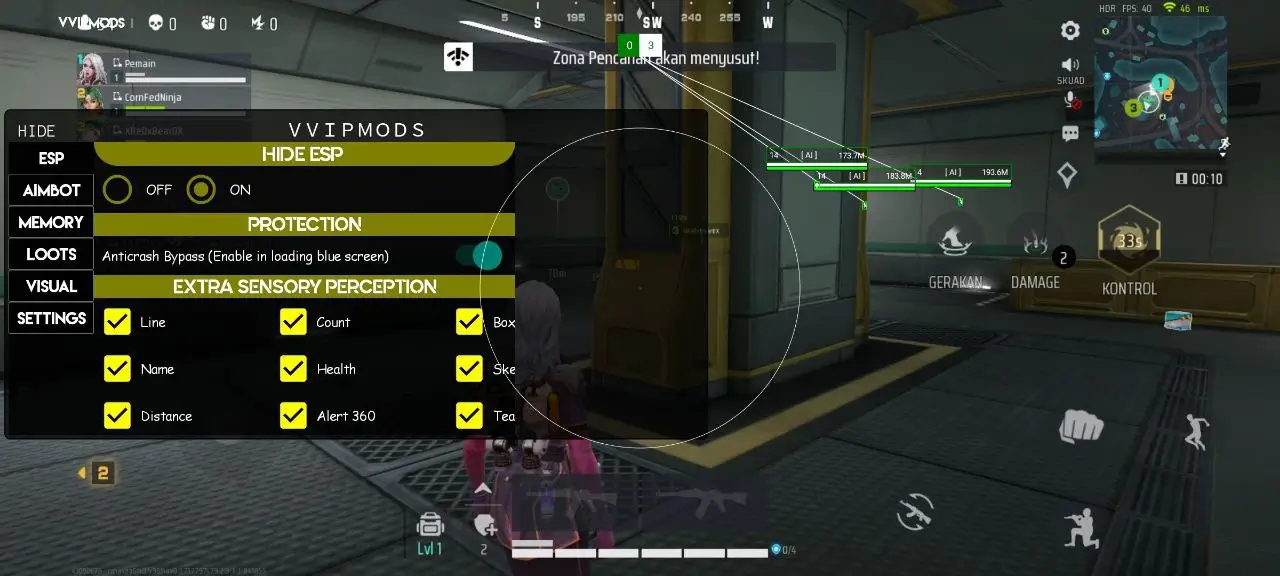Toggle the Anticrash Bypass switch
The width and height of the screenshot is (1280, 576).
point(480,256)
